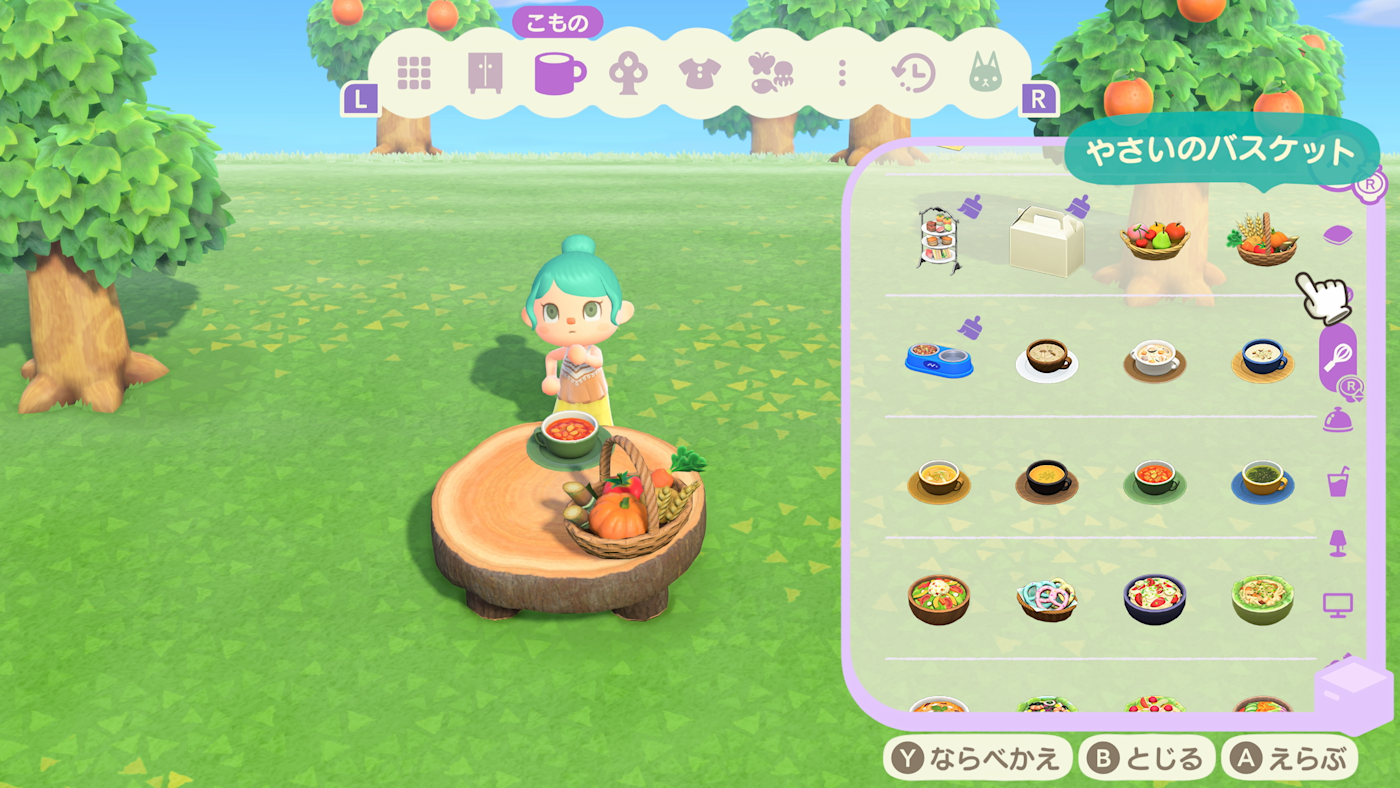1400x788 pixels.
Task: Select the butterfly and fish creatures icon
Action: 770,70
